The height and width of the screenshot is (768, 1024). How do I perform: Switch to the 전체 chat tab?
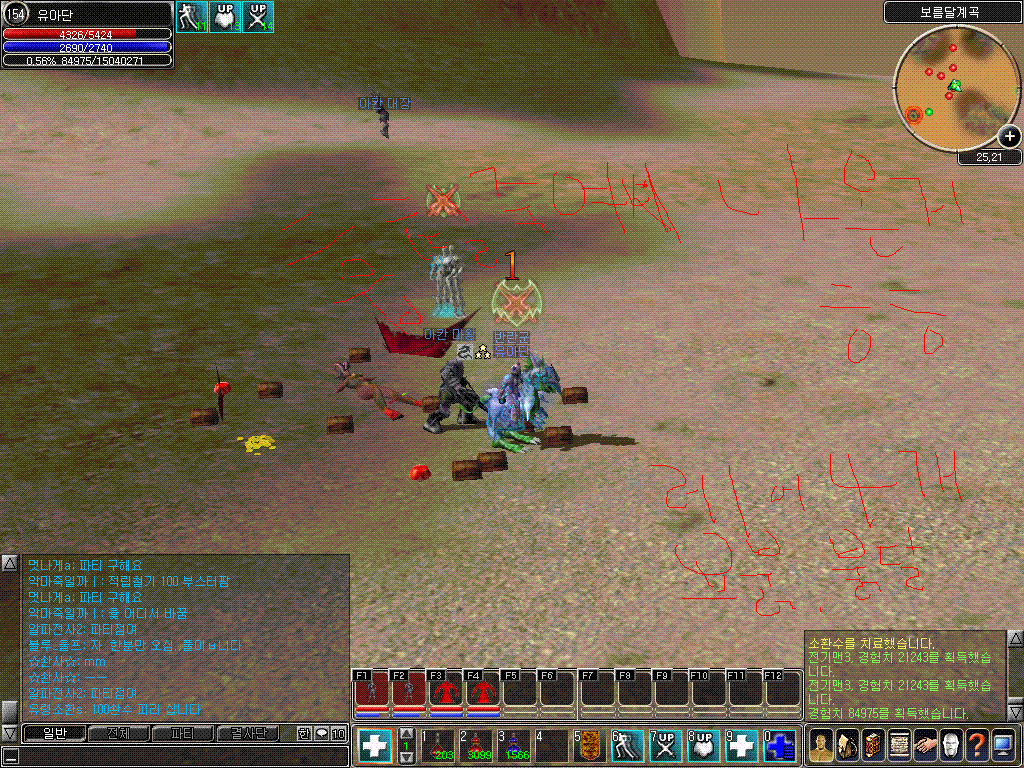click(118, 733)
